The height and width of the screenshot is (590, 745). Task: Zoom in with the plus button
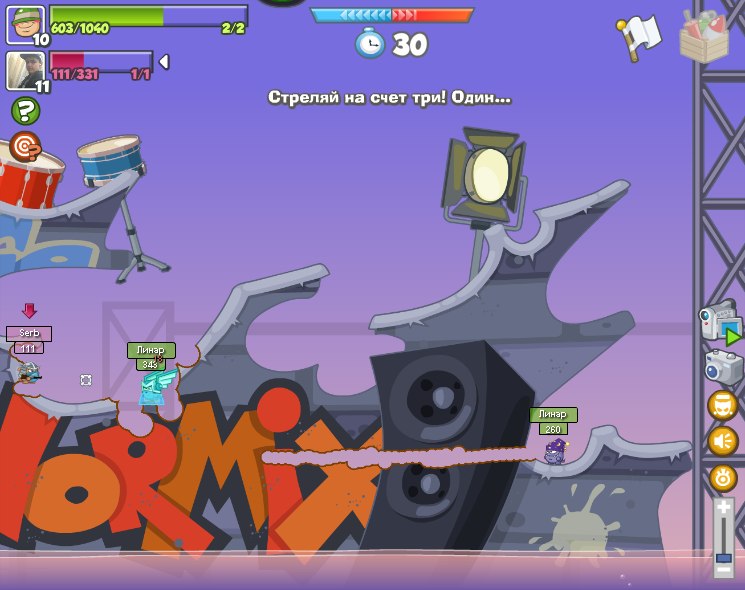[x=724, y=508]
